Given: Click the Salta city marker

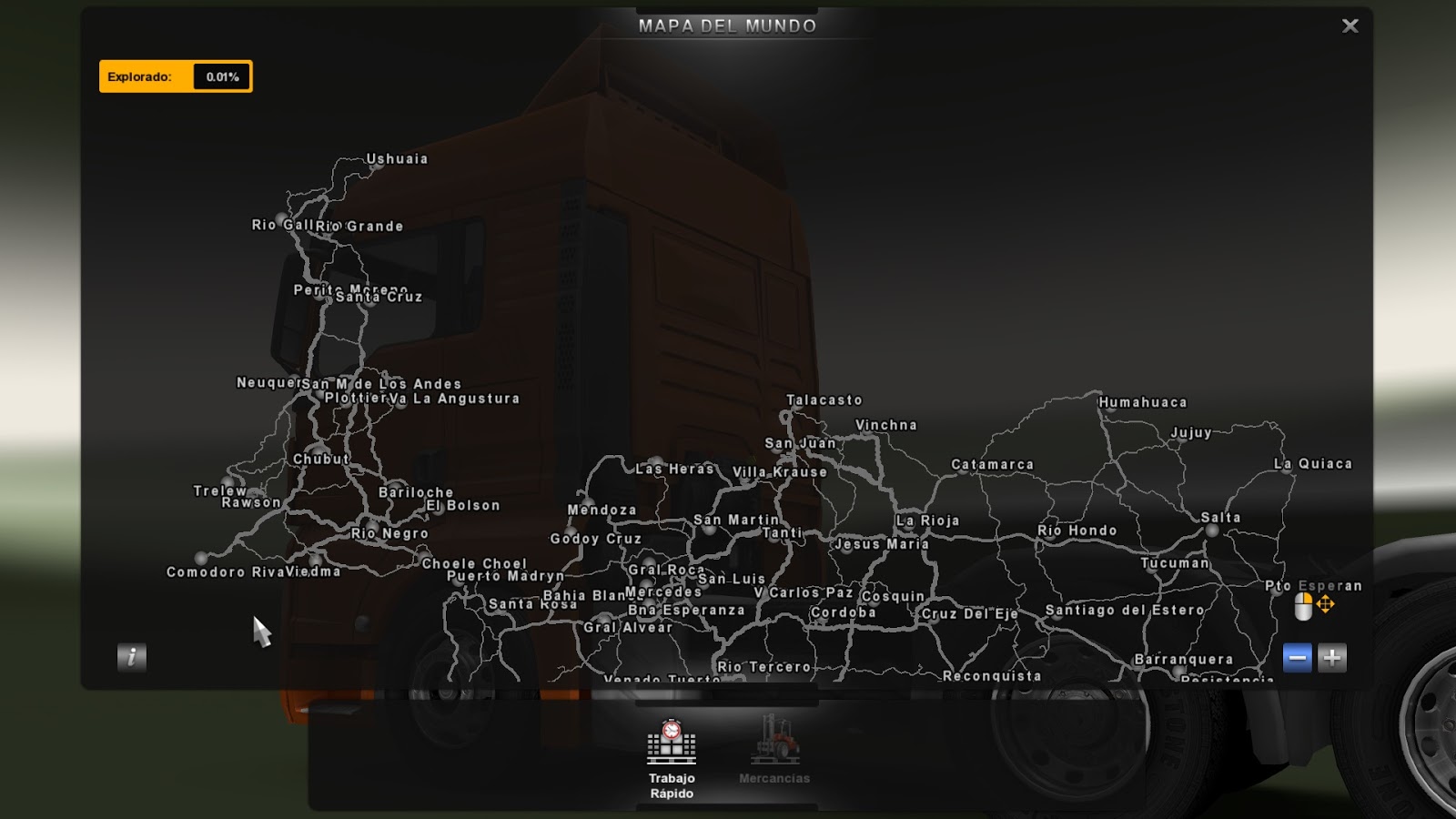Looking at the screenshot, I should coord(1212,531).
